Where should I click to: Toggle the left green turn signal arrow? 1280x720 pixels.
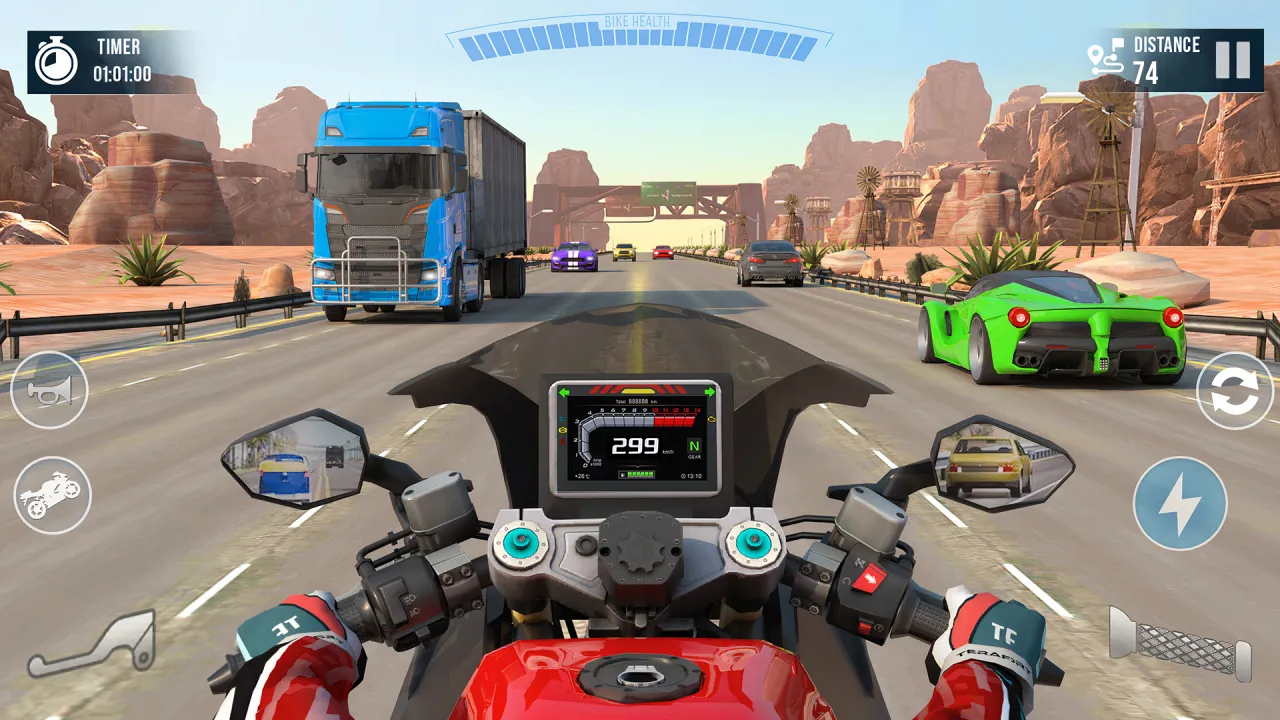[563, 392]
